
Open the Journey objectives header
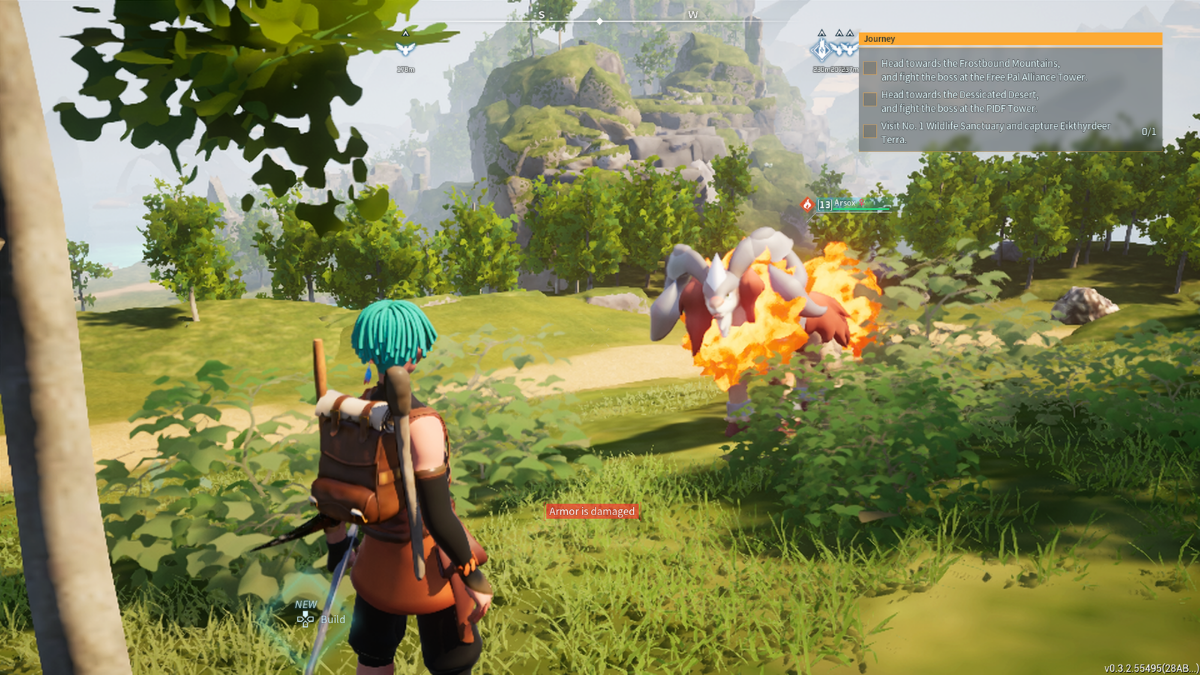(x=1010, y=39)
